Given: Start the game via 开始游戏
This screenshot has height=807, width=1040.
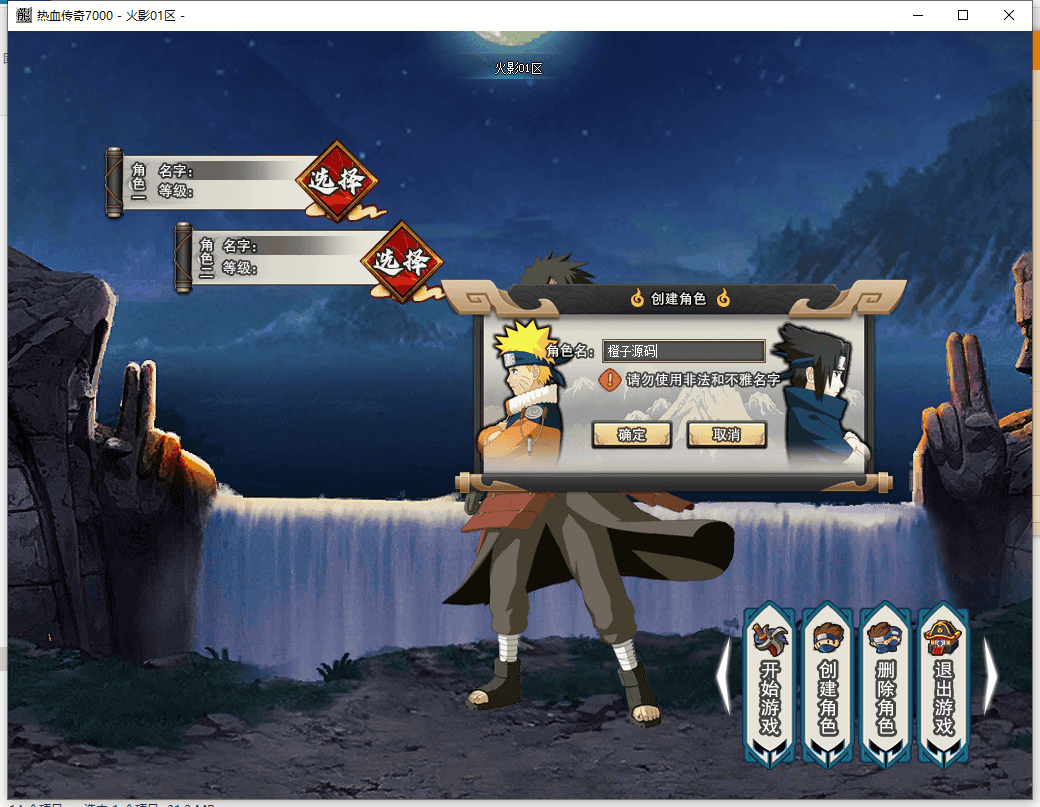Looking at the screenshot, I should click(x=769, y=686).
